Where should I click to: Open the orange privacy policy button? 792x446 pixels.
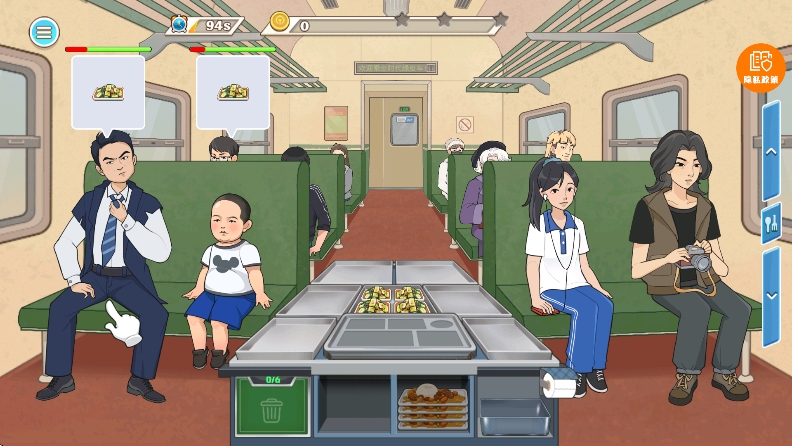coord(761,67)
